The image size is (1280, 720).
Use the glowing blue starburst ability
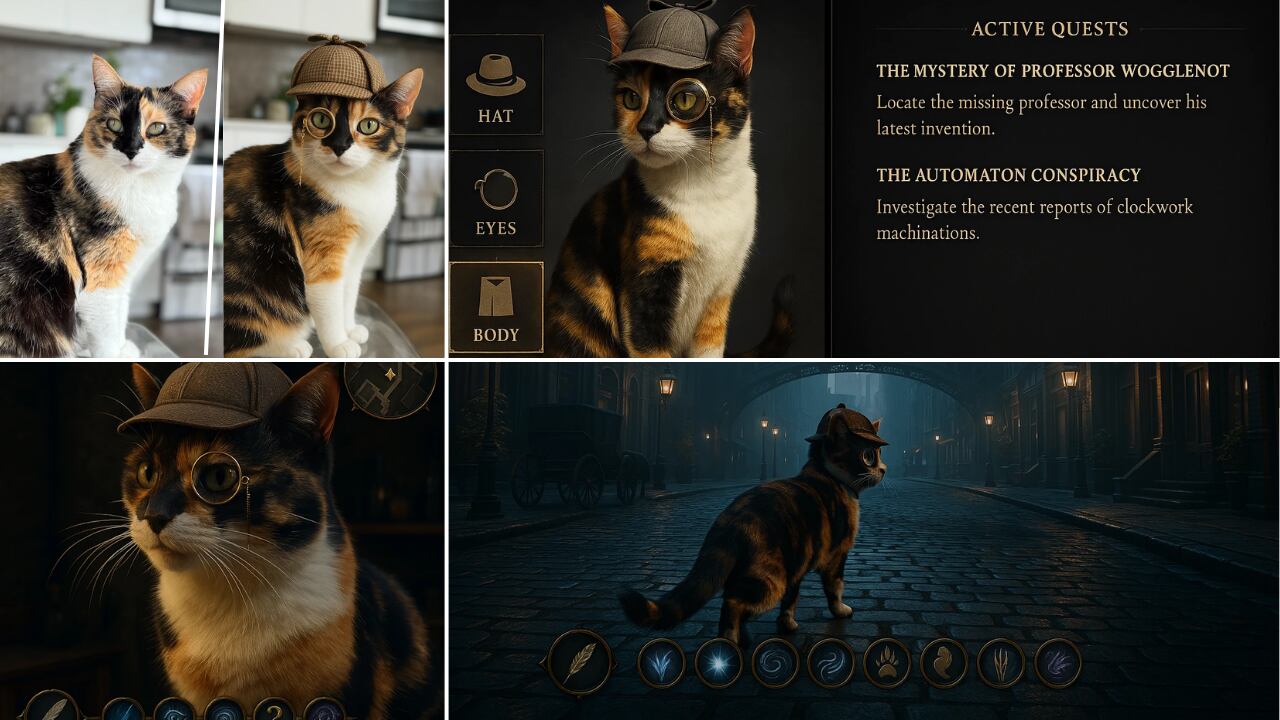click(x=718, y=663)
